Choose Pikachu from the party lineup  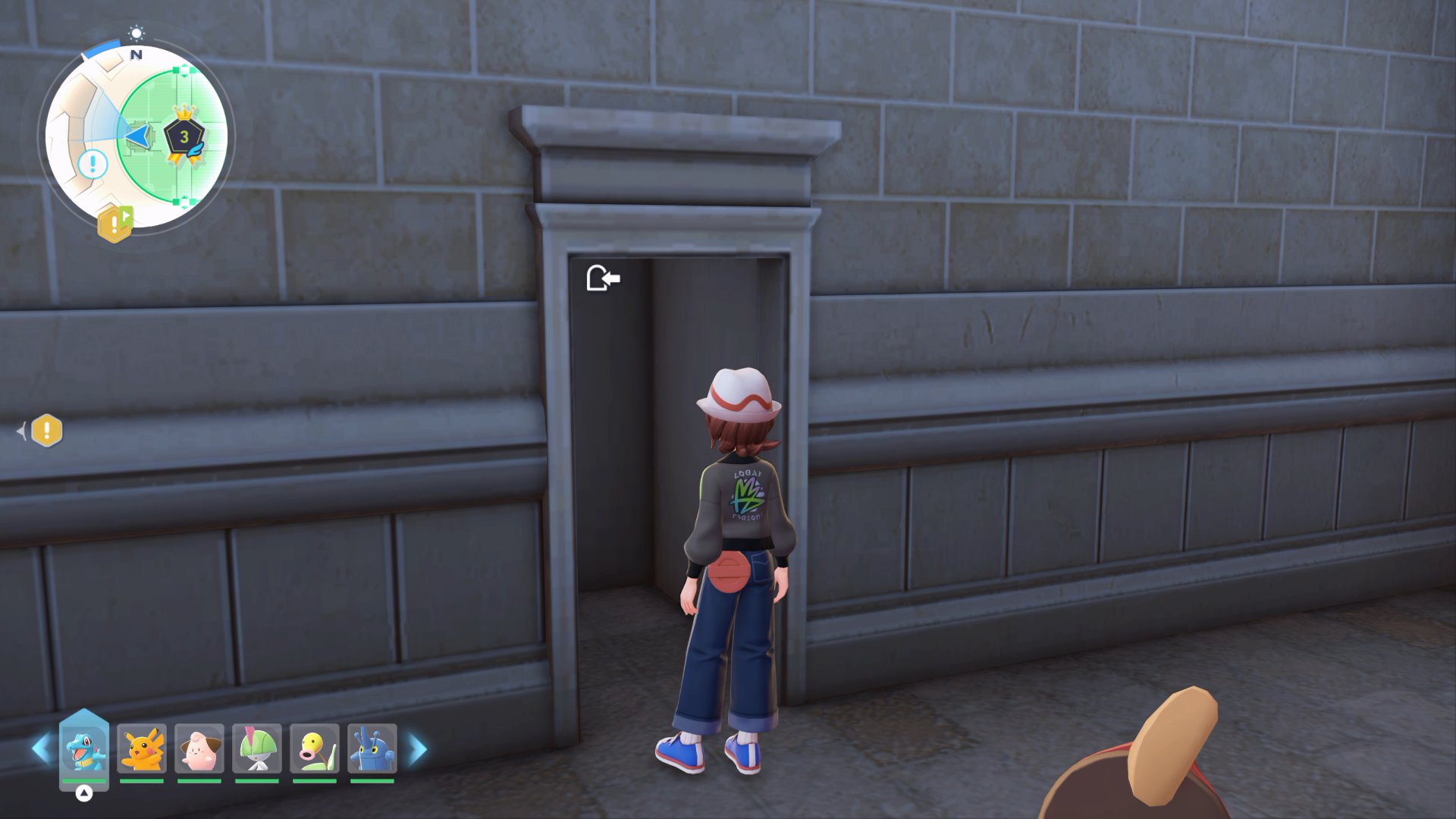pos(142,748)
